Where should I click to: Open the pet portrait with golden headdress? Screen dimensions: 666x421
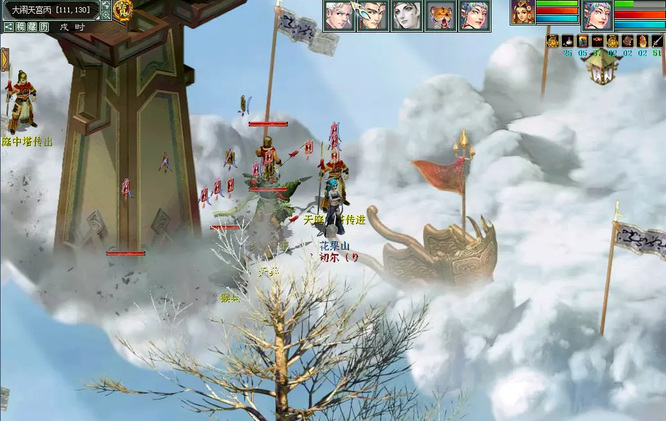coord(522,13)
